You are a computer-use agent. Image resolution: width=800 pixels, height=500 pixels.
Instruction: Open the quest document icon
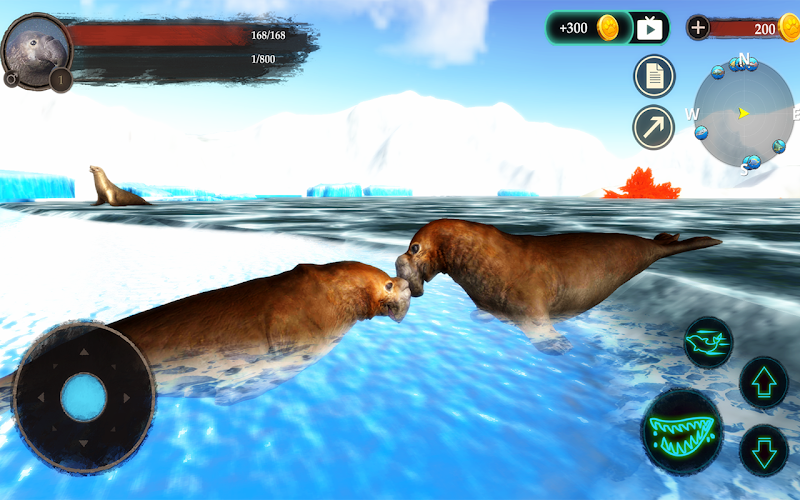tap(654, 76)
